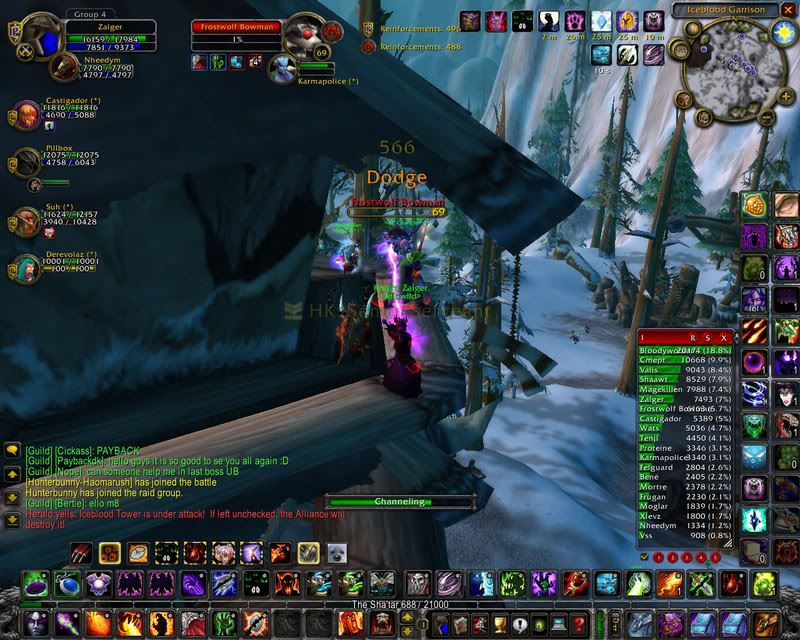Click the snowflake buff icon
Viewport: 800px width, 640px height.
[x=600, y=20]
